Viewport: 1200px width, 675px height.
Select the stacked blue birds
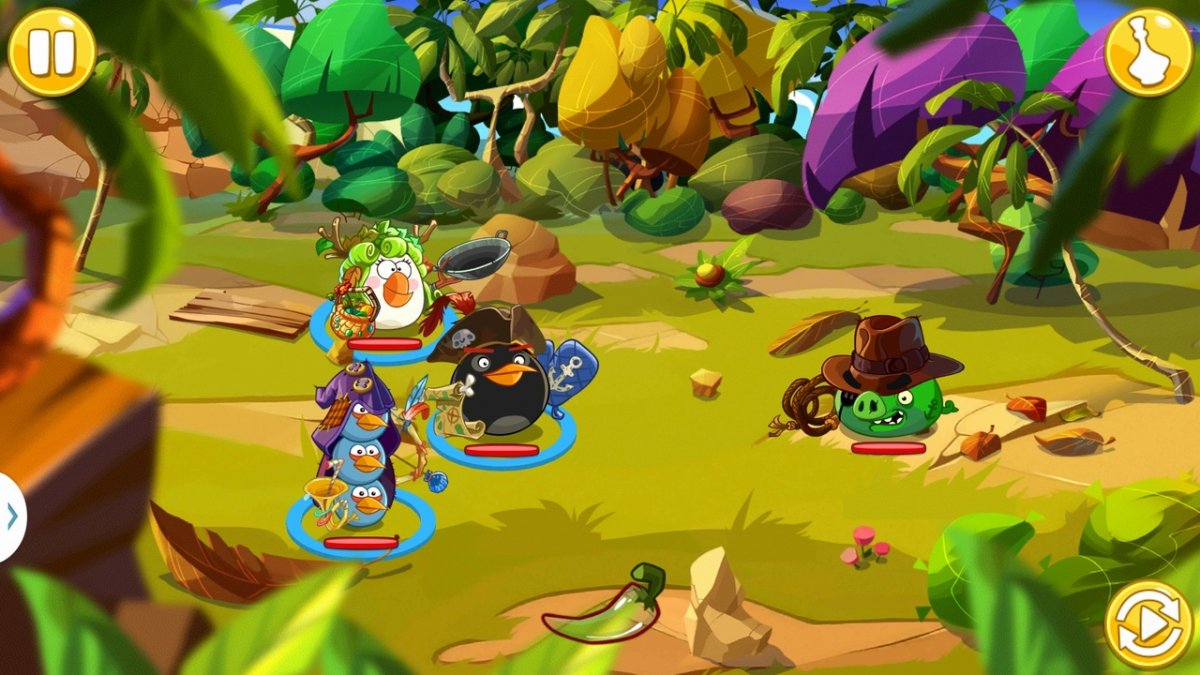358,465
